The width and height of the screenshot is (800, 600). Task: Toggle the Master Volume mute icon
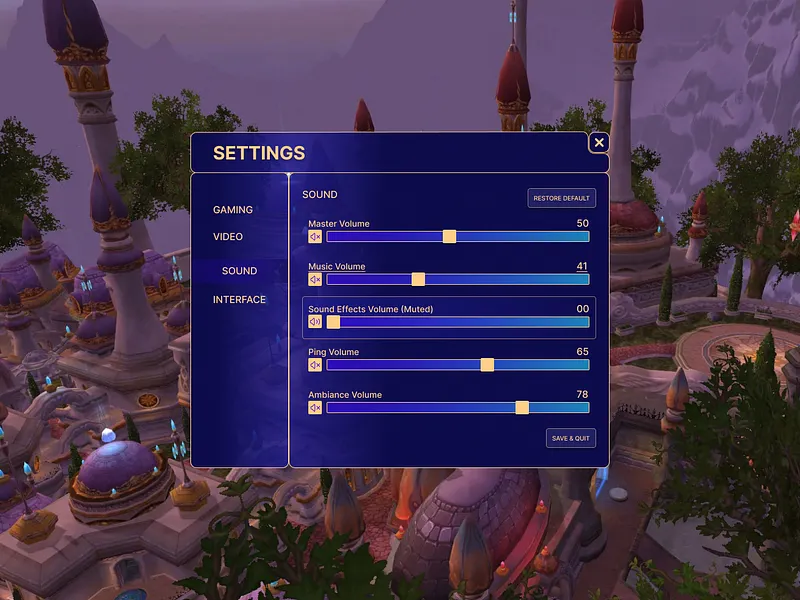coord(315,237)
